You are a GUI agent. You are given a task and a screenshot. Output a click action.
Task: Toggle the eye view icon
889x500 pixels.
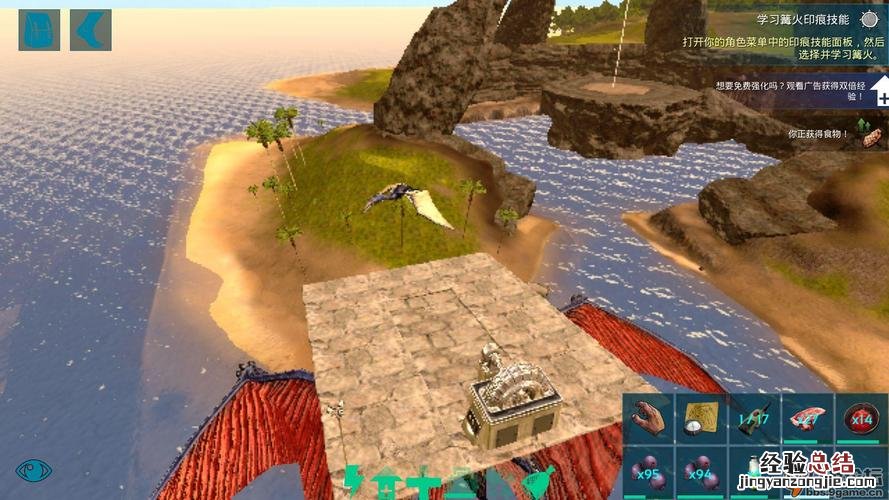pyautogui.click(x=32, y=470)
